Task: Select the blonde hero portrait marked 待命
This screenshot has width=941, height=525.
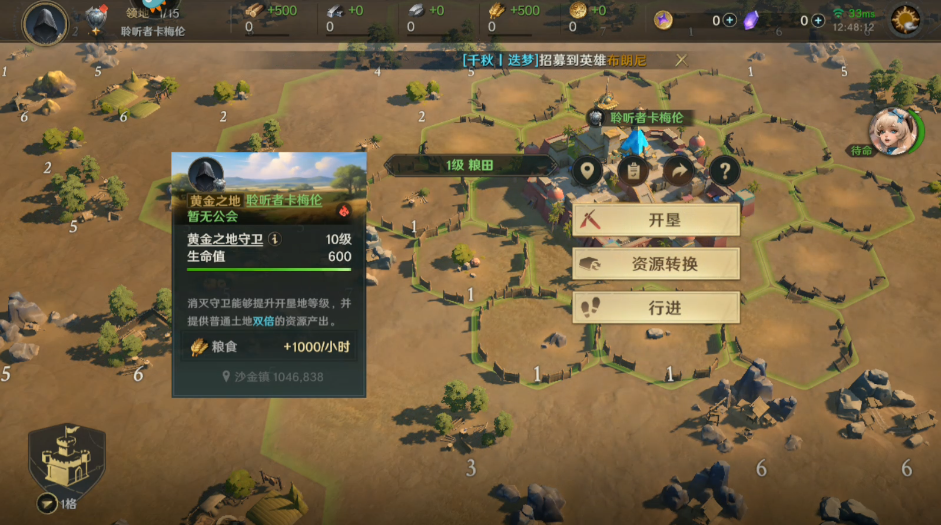Action: point(888,128)
